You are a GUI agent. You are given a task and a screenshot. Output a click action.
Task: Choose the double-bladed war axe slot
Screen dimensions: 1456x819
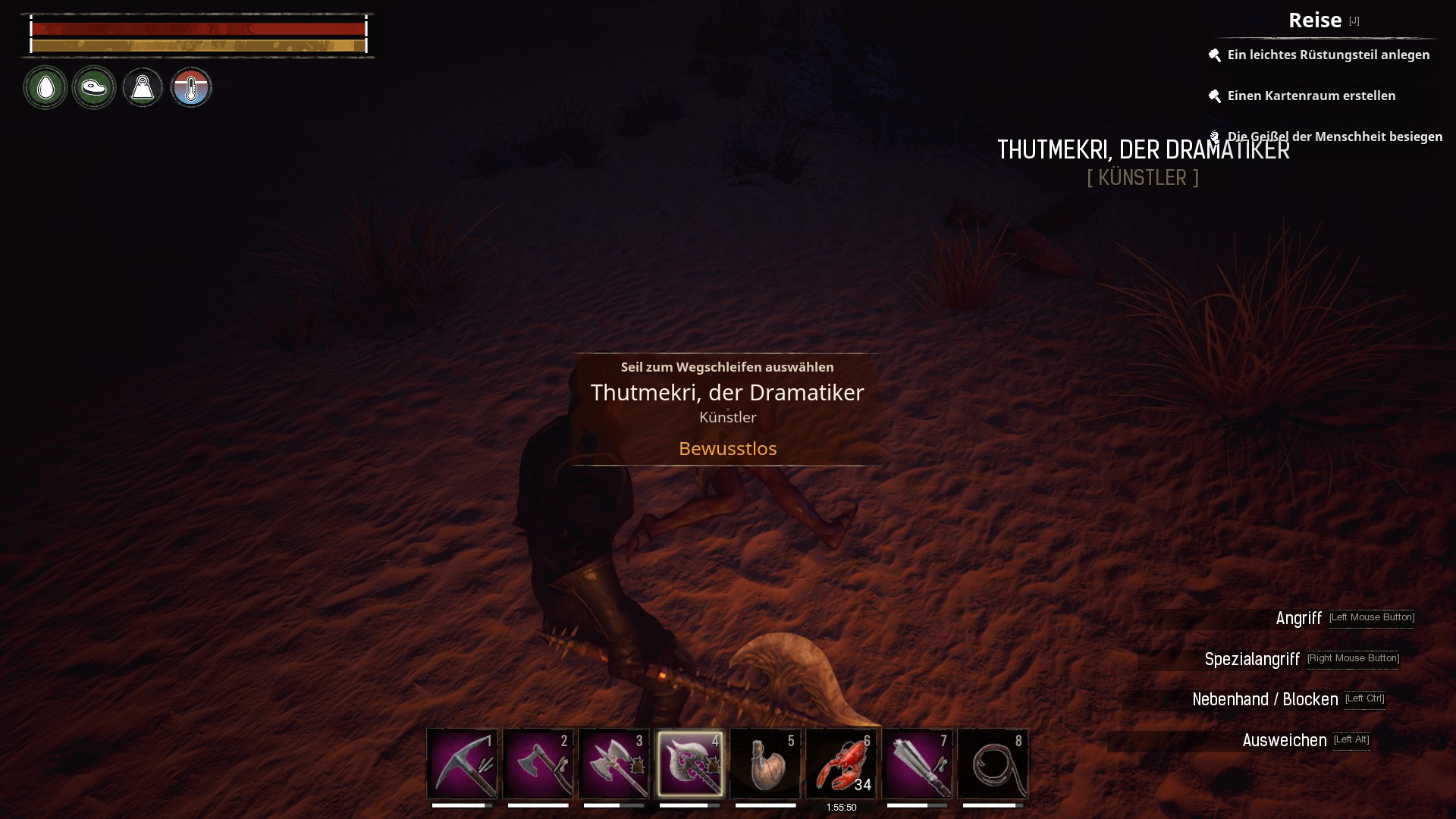[613, 764]
